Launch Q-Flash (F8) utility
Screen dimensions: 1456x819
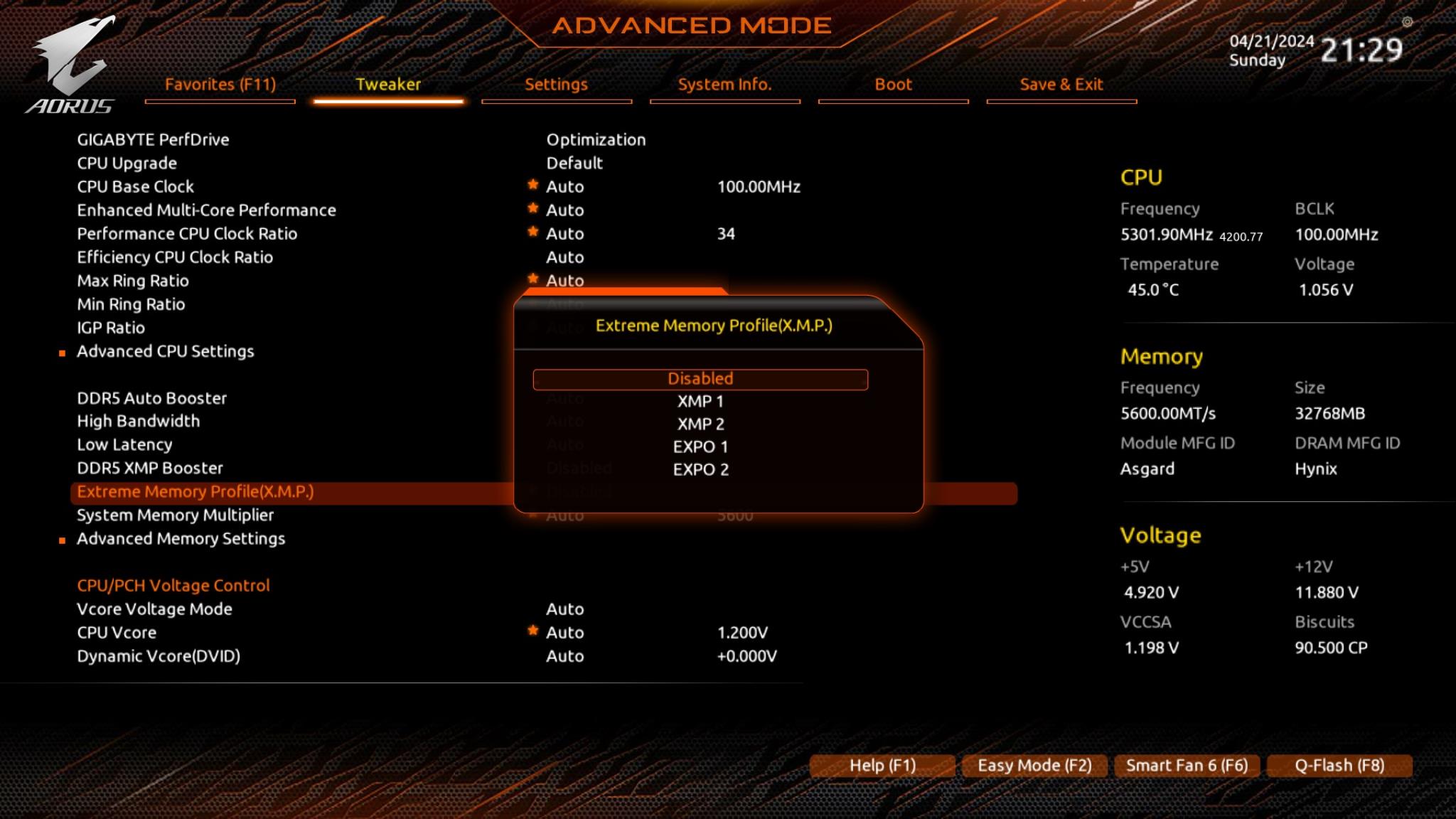point(1339,766)
